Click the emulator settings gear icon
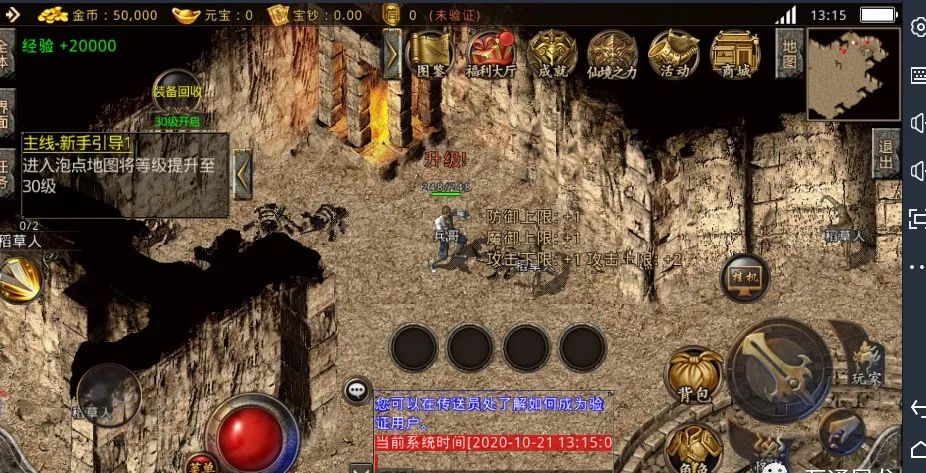The image size is (926, 473). click(x=916, y=27)
